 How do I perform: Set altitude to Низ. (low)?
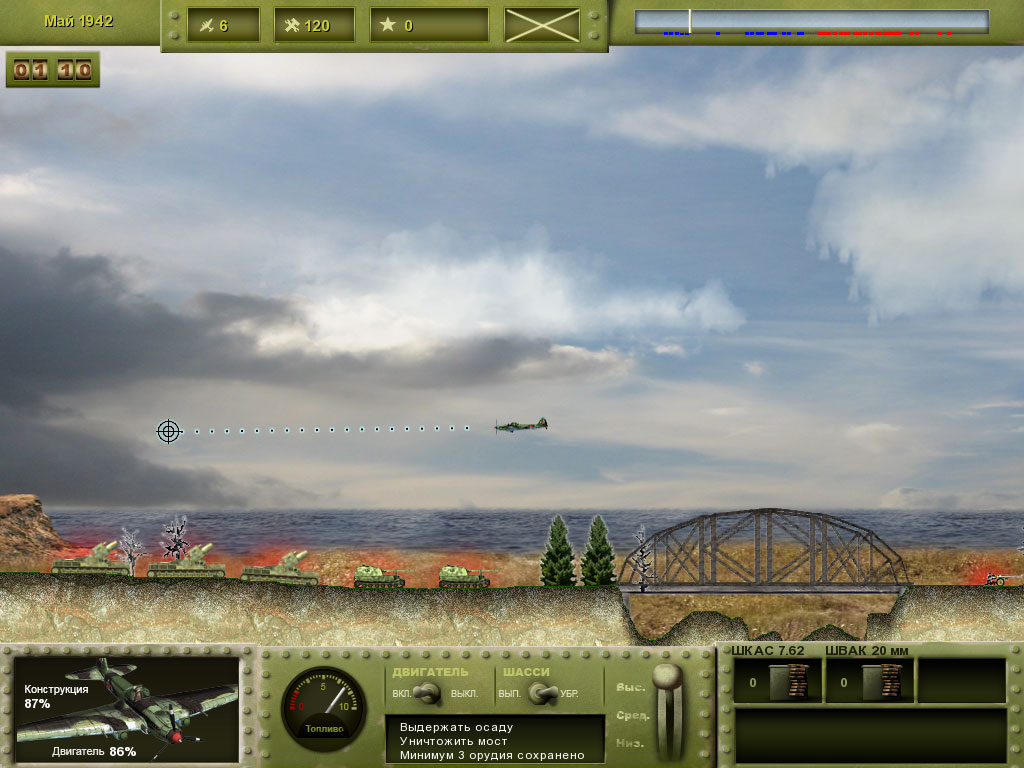(631, 744)
